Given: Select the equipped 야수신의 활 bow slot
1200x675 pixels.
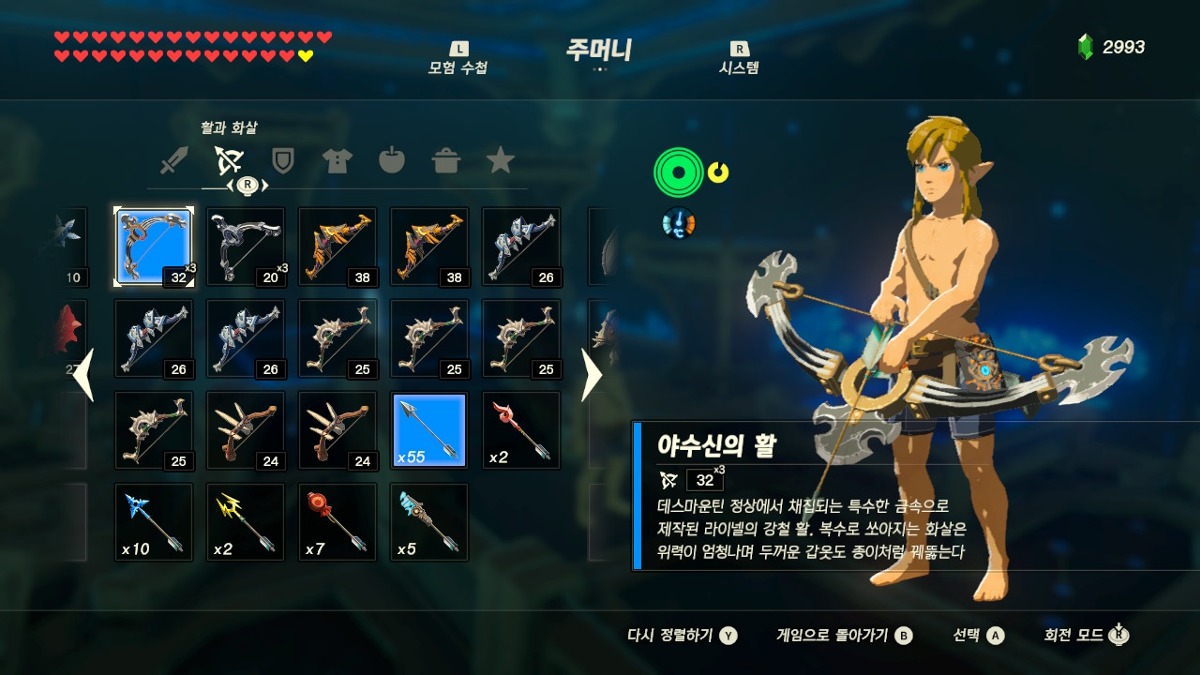Looking at the screenshot, I should 153,246.
